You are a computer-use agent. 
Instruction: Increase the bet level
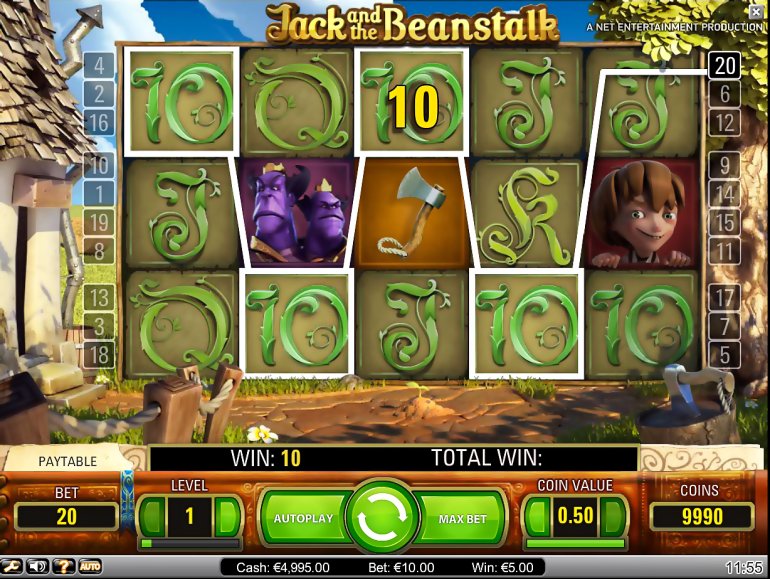[226, 517]
